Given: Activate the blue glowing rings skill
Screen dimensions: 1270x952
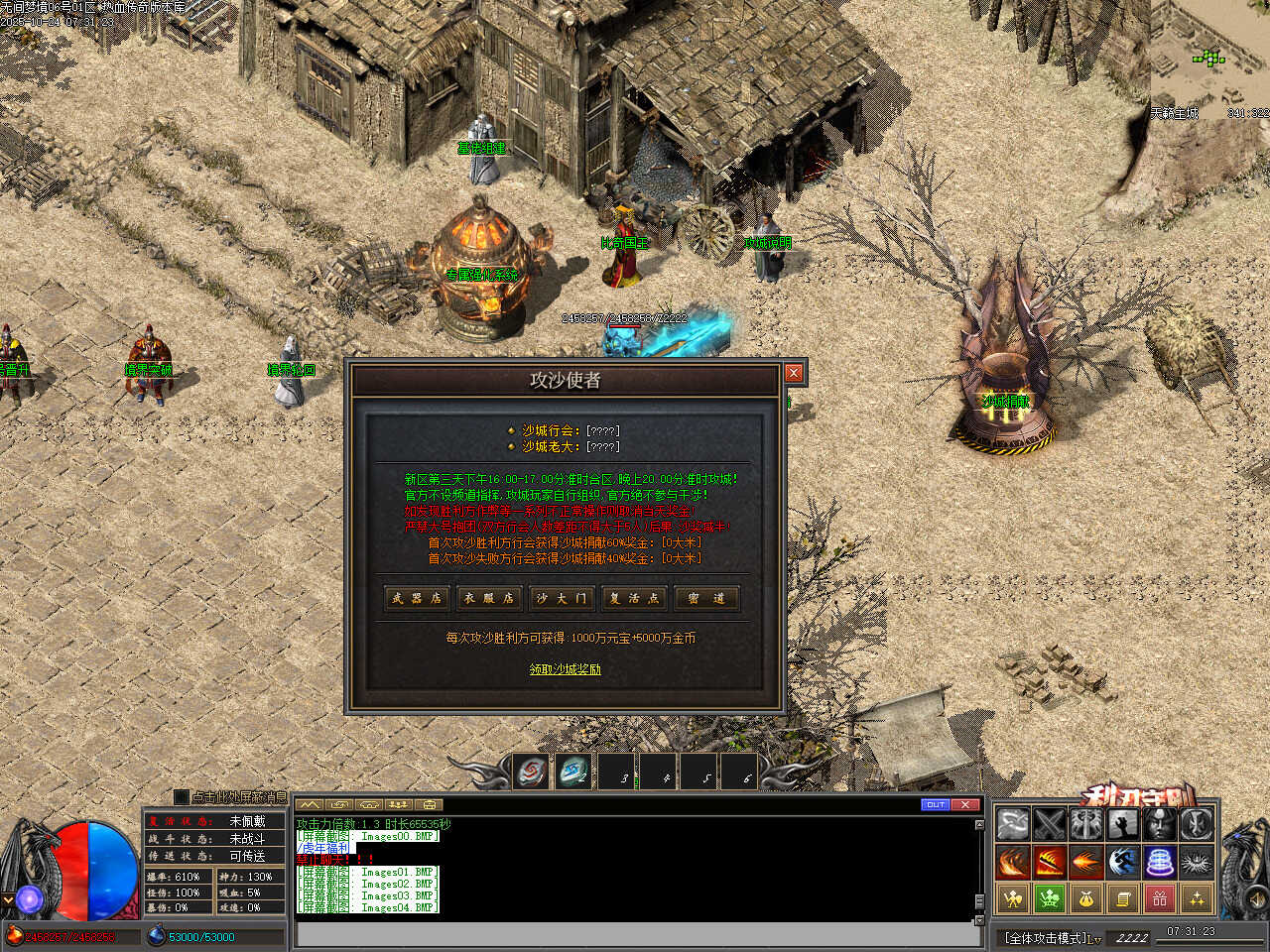Looking at the screenshot, I should [x=1159, y=862].
